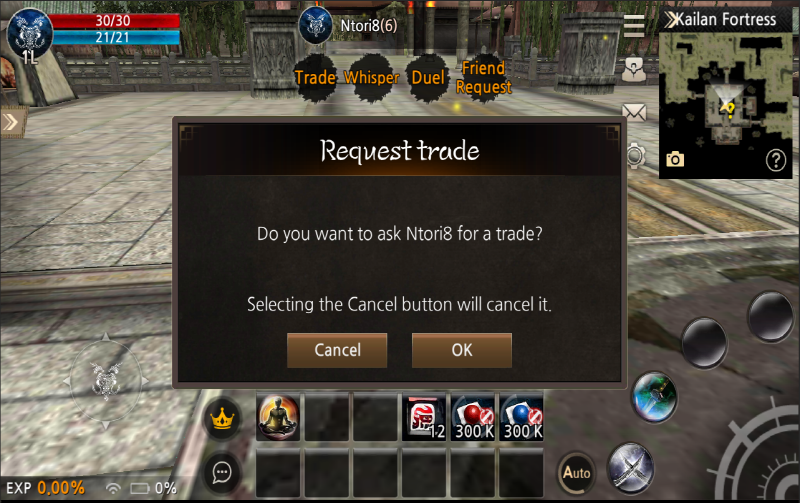The height and width of the screenshot is (503, 800).
Task: Open the backpack inventory icon
Action: tap(634, 68)
